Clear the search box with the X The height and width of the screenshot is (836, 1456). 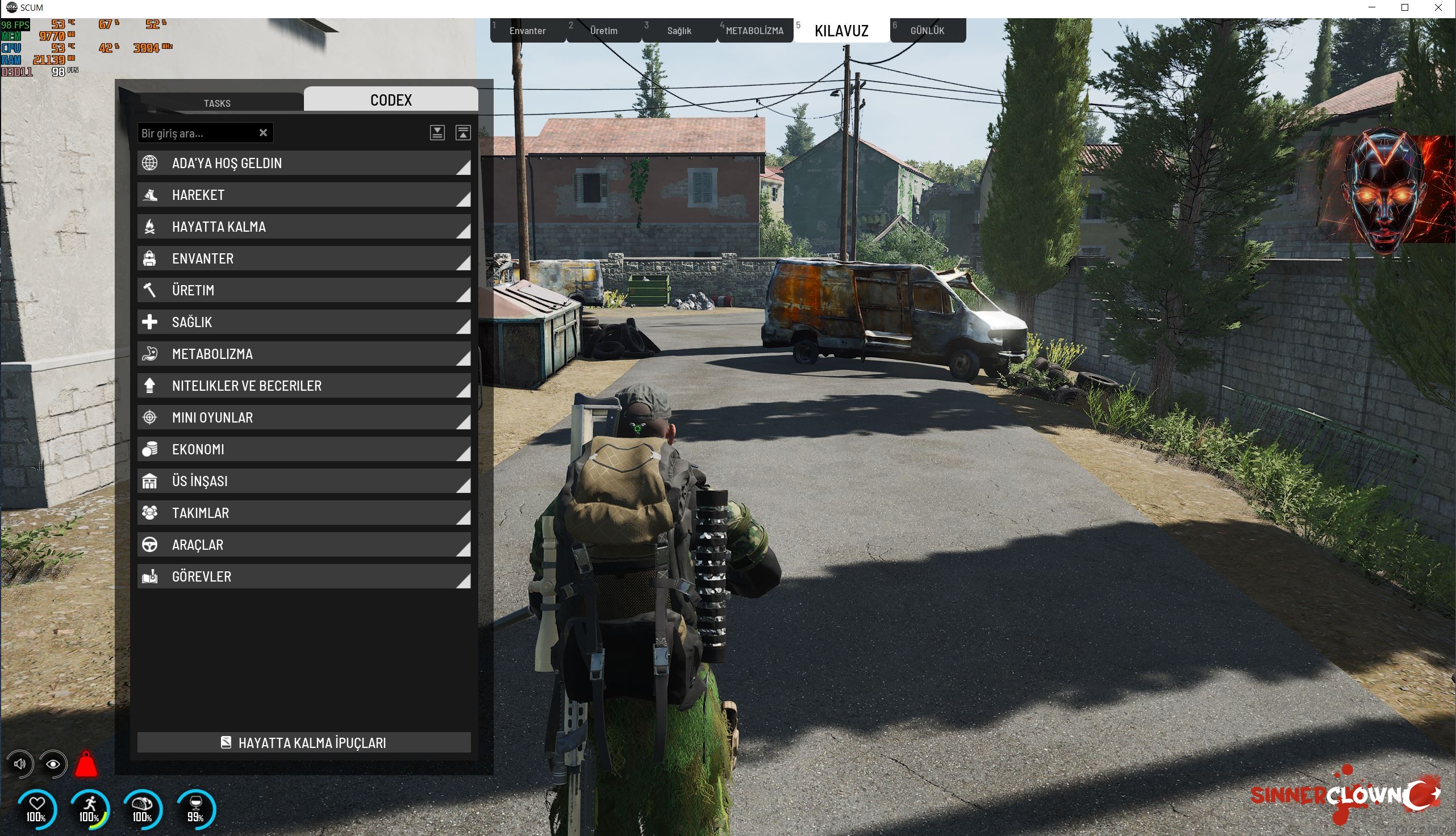[263, 133]
